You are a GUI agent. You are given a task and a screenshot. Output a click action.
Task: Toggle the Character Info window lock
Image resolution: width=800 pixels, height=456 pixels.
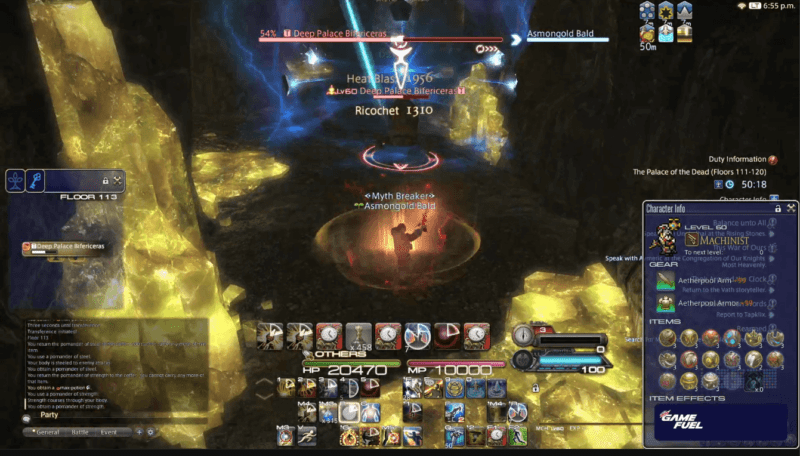(x=777, y=208)
